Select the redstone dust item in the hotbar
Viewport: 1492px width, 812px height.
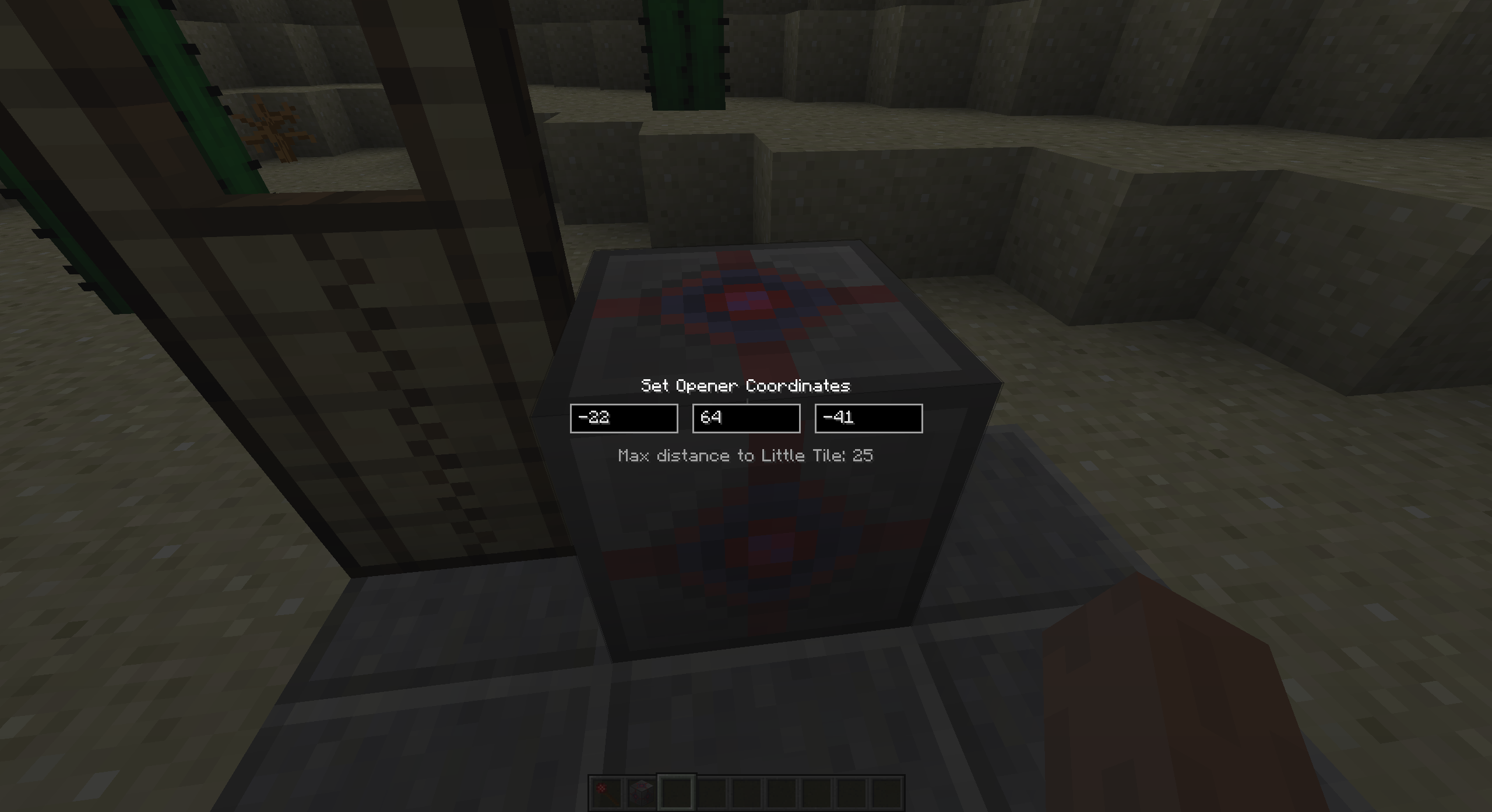pyautogui.click(x=606, y=793)
